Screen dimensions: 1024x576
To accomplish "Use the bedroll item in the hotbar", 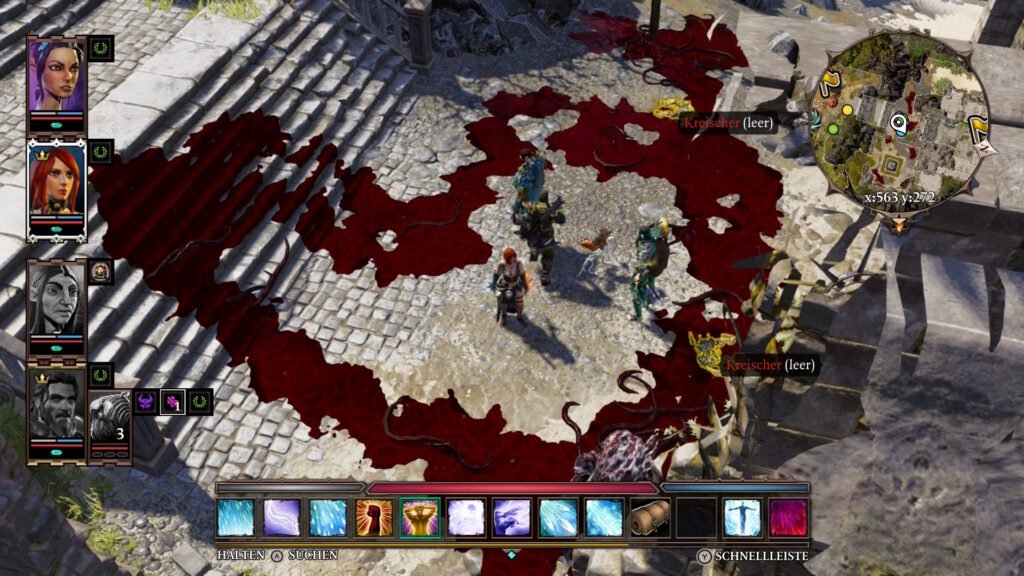I will pos(650,518).
